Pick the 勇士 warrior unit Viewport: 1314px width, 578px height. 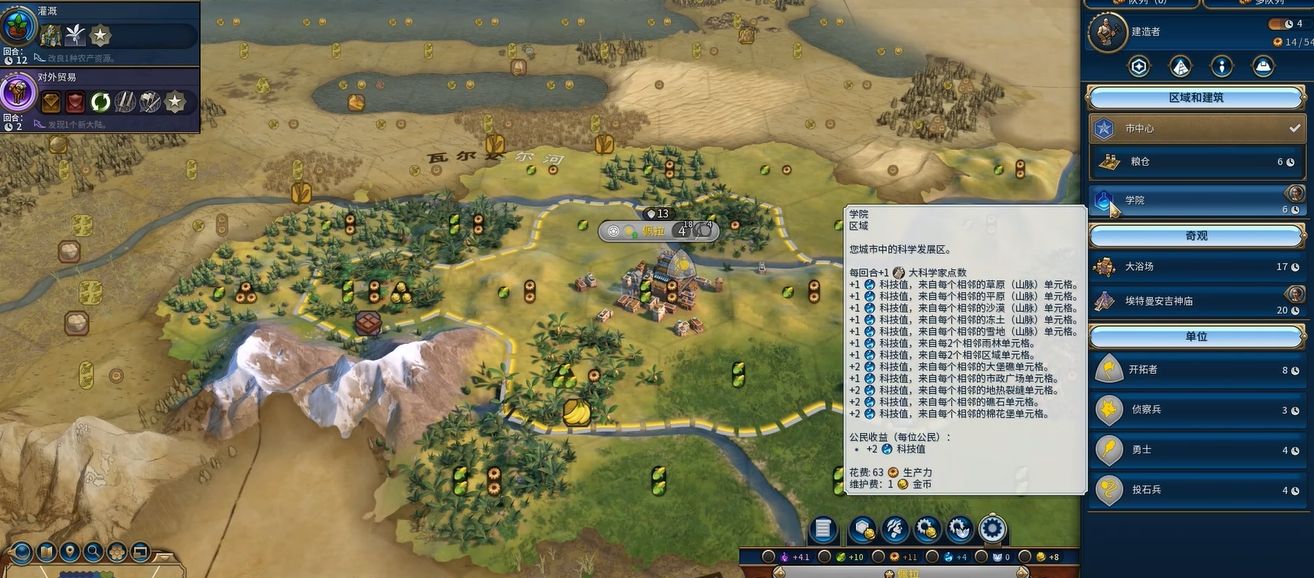[x=1196, y=450]
